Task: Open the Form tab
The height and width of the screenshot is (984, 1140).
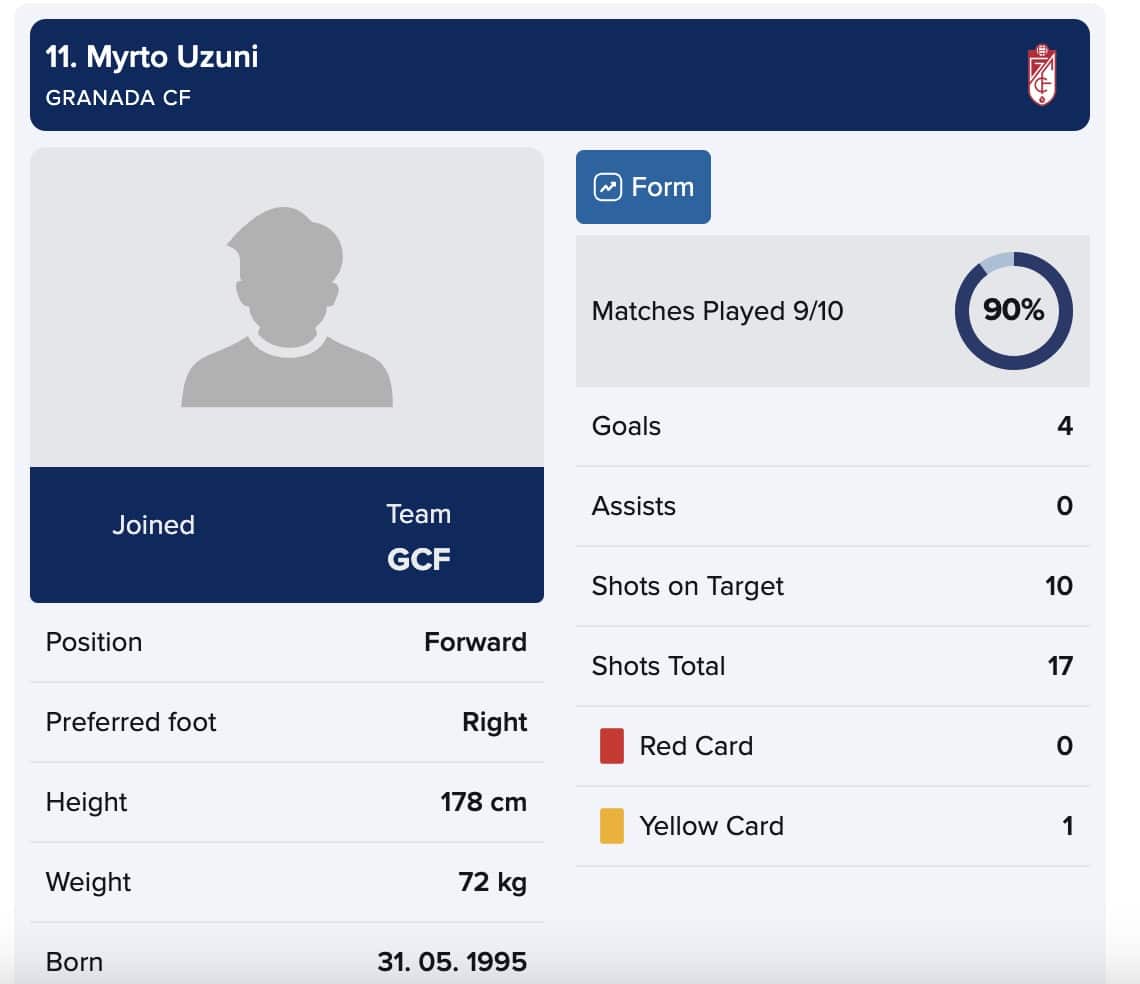Action: 643,187
